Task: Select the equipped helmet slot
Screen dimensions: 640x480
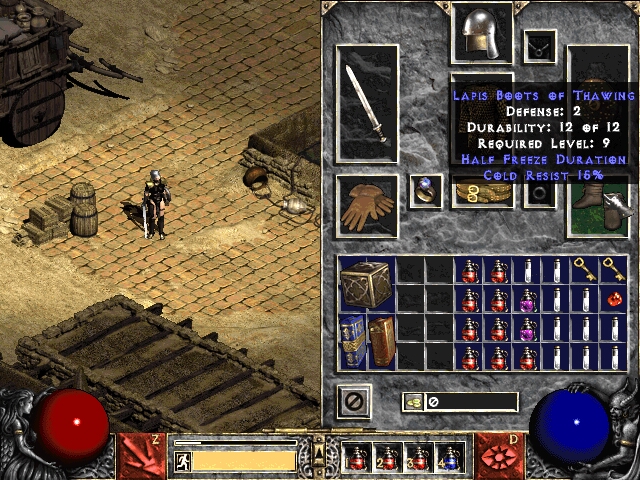Action: click(482, 33)
